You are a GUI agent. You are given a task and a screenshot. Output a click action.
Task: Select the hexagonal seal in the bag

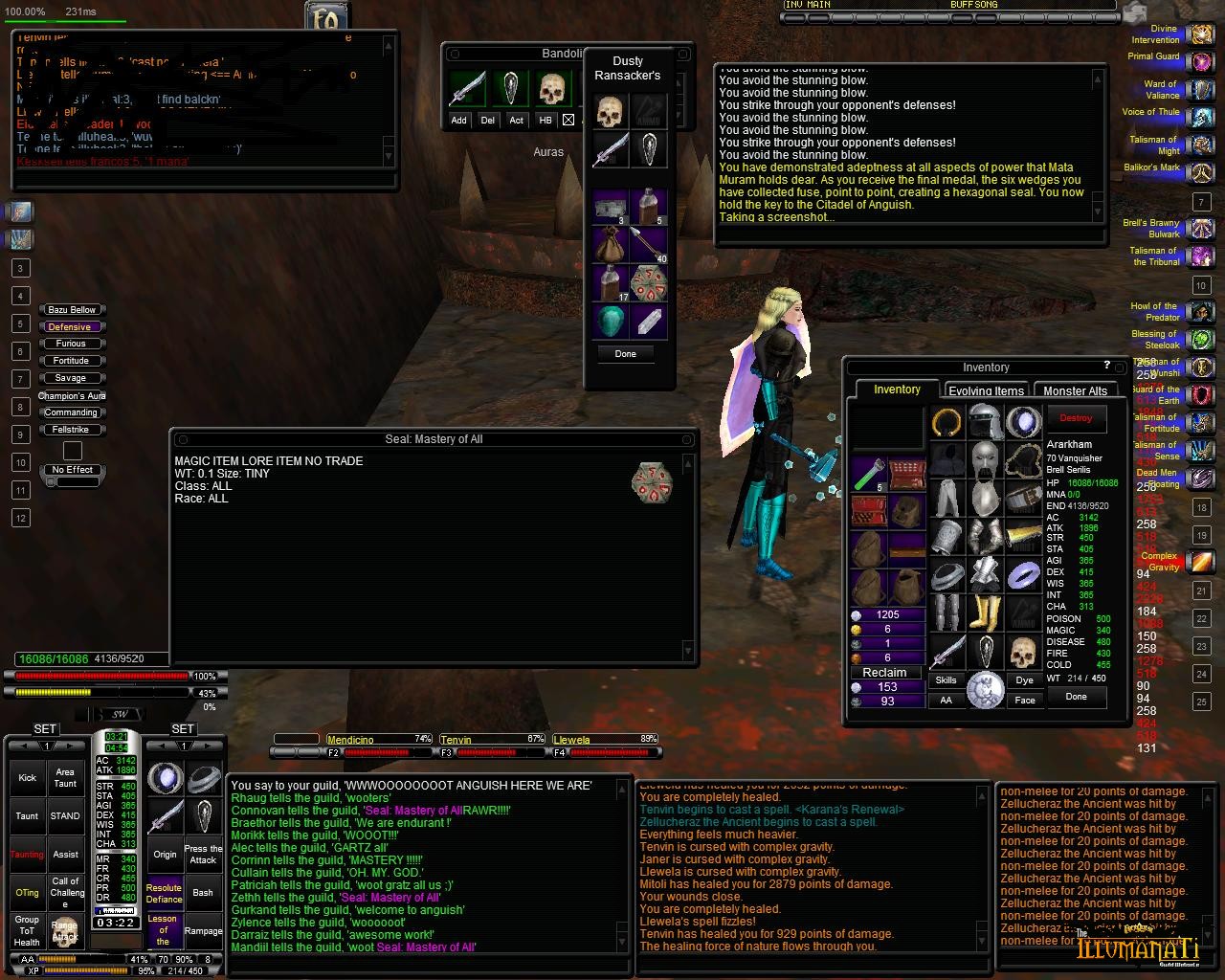[x=648, y=282]
